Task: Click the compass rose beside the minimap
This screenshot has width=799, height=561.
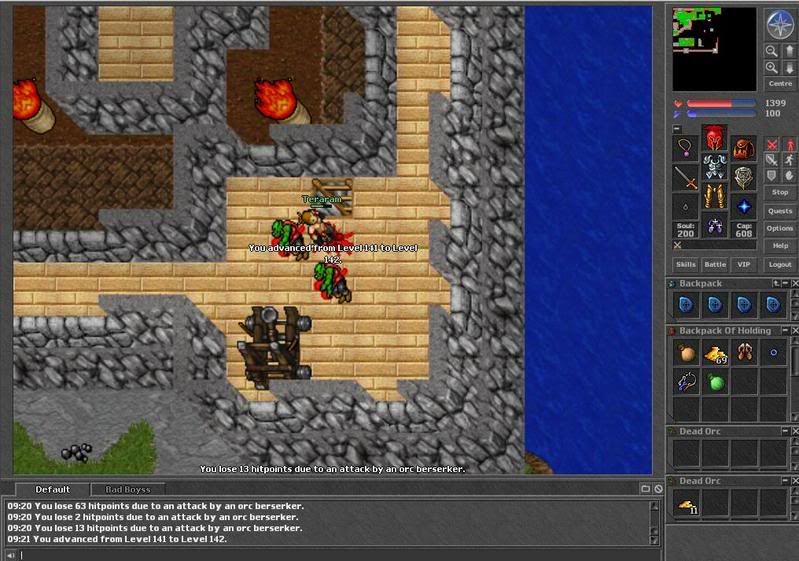Action: coord(779,24)
